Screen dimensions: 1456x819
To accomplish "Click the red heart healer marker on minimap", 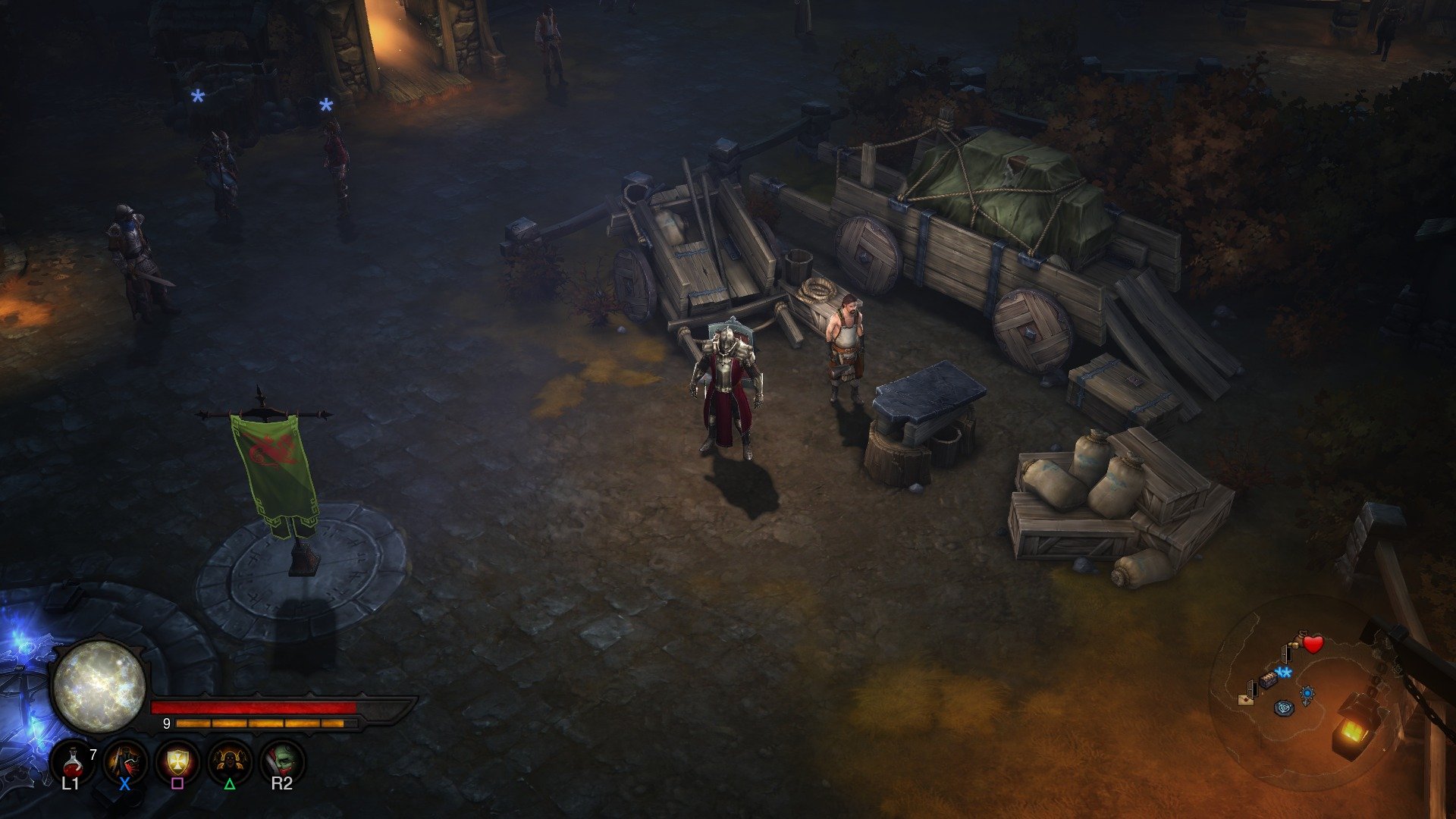I will click(x=1313, y=644).
